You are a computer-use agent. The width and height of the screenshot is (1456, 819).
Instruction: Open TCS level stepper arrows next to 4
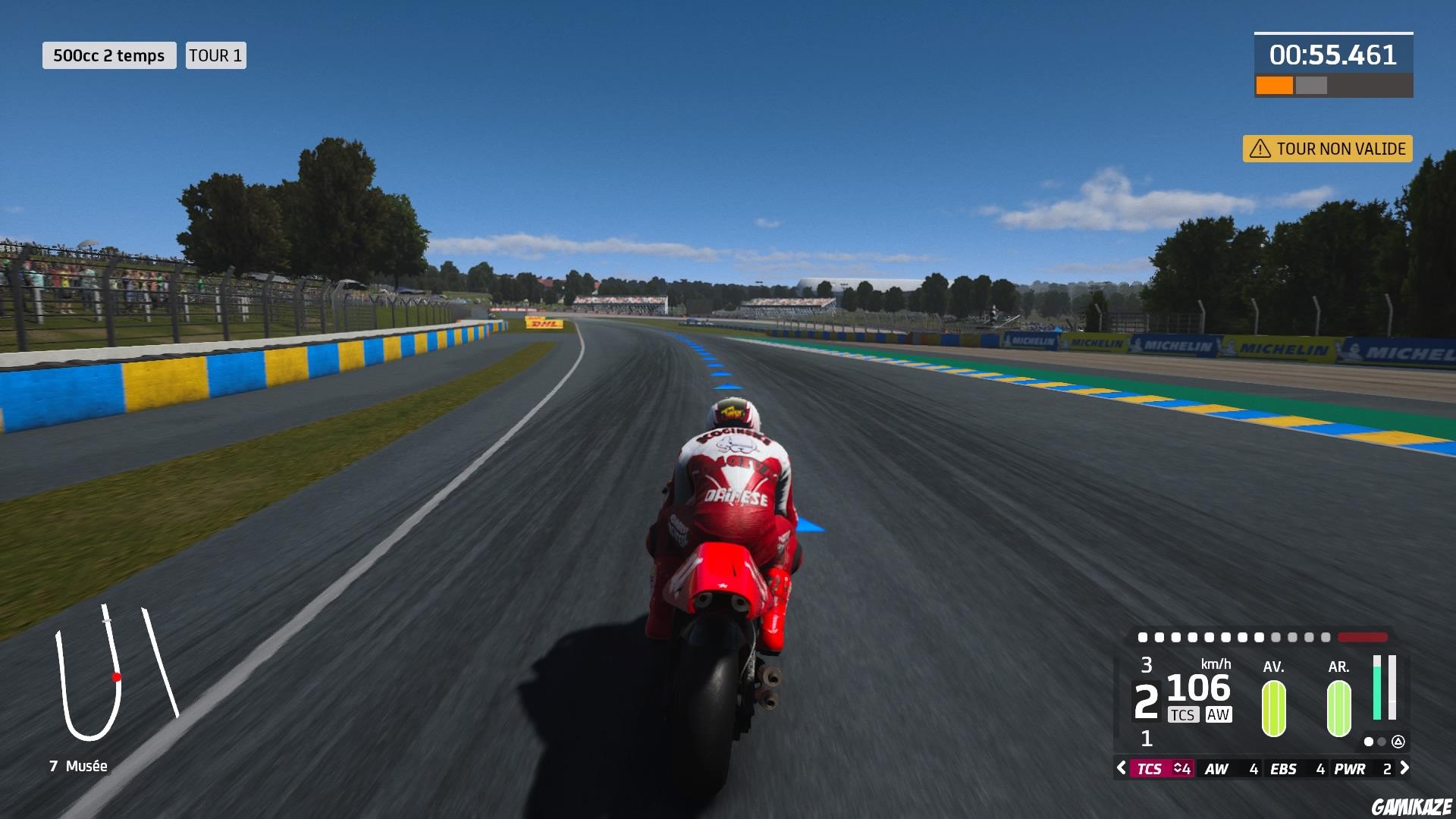click(x=1177, y=768)
